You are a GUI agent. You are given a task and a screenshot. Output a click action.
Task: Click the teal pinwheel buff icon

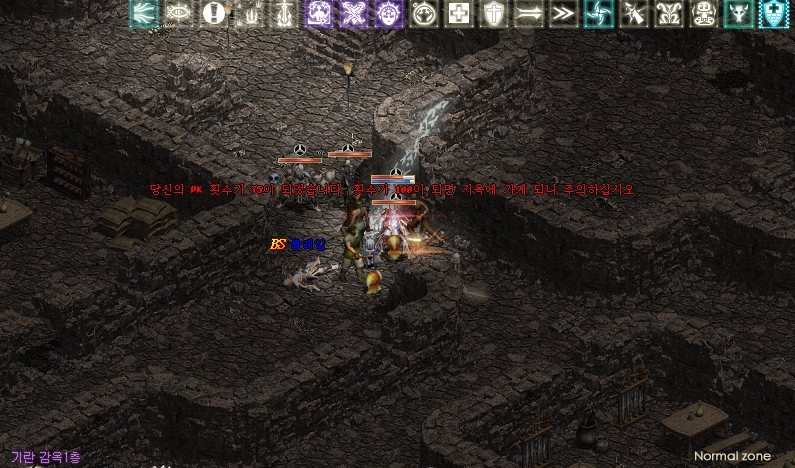click(598, 13)
